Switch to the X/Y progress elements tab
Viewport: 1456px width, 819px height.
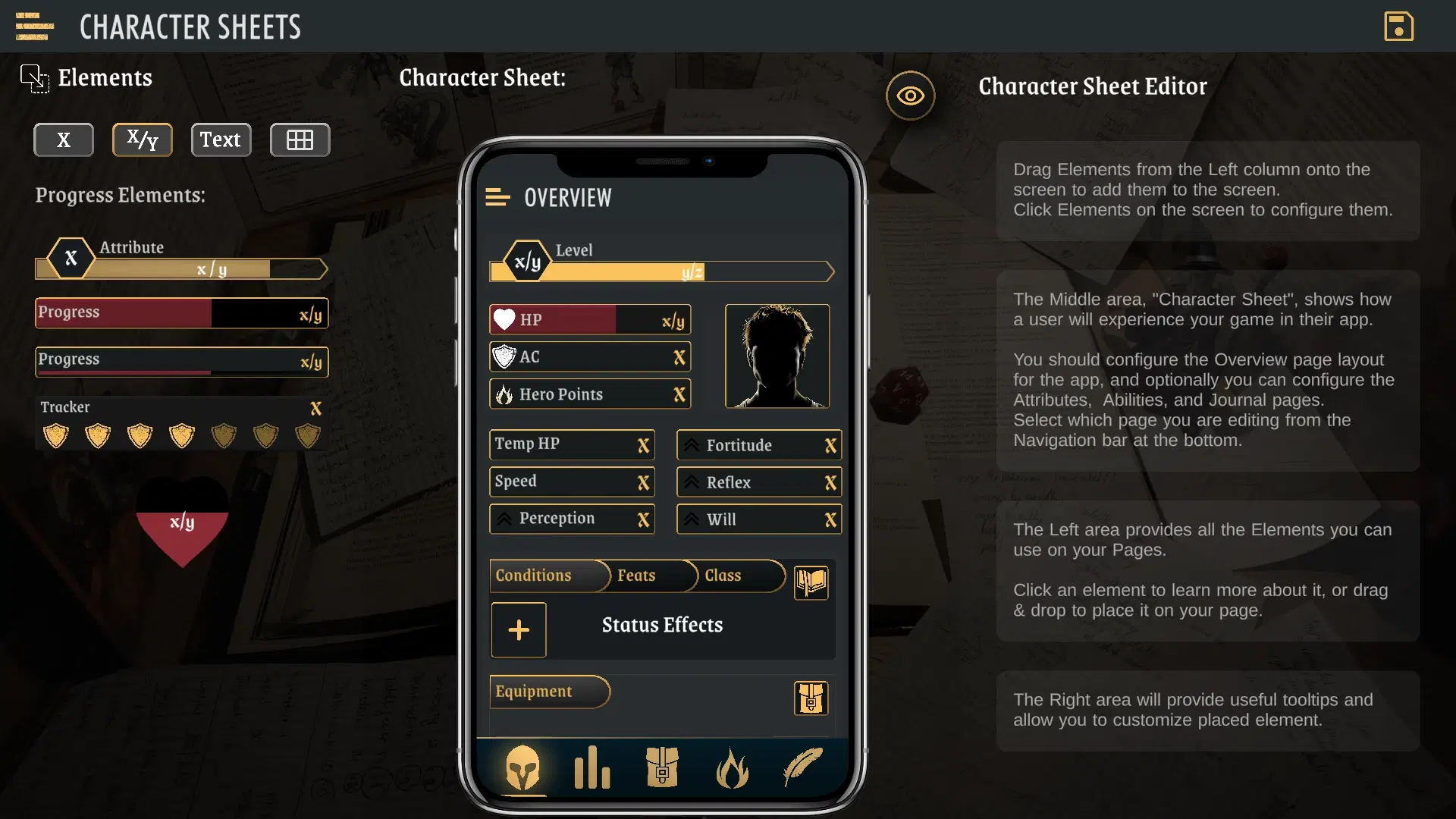(143, 140)
